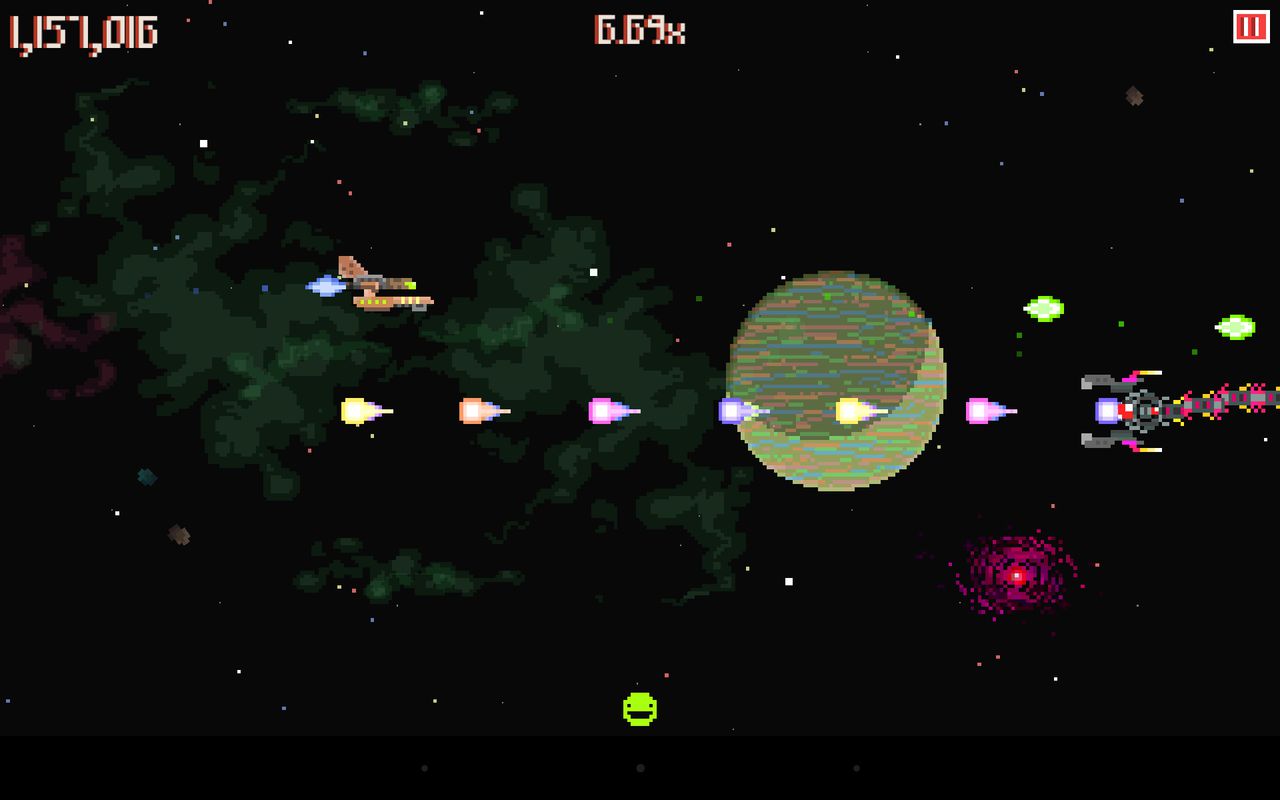Tap the brown asteroid in top right corner

tap(1133, 97)
